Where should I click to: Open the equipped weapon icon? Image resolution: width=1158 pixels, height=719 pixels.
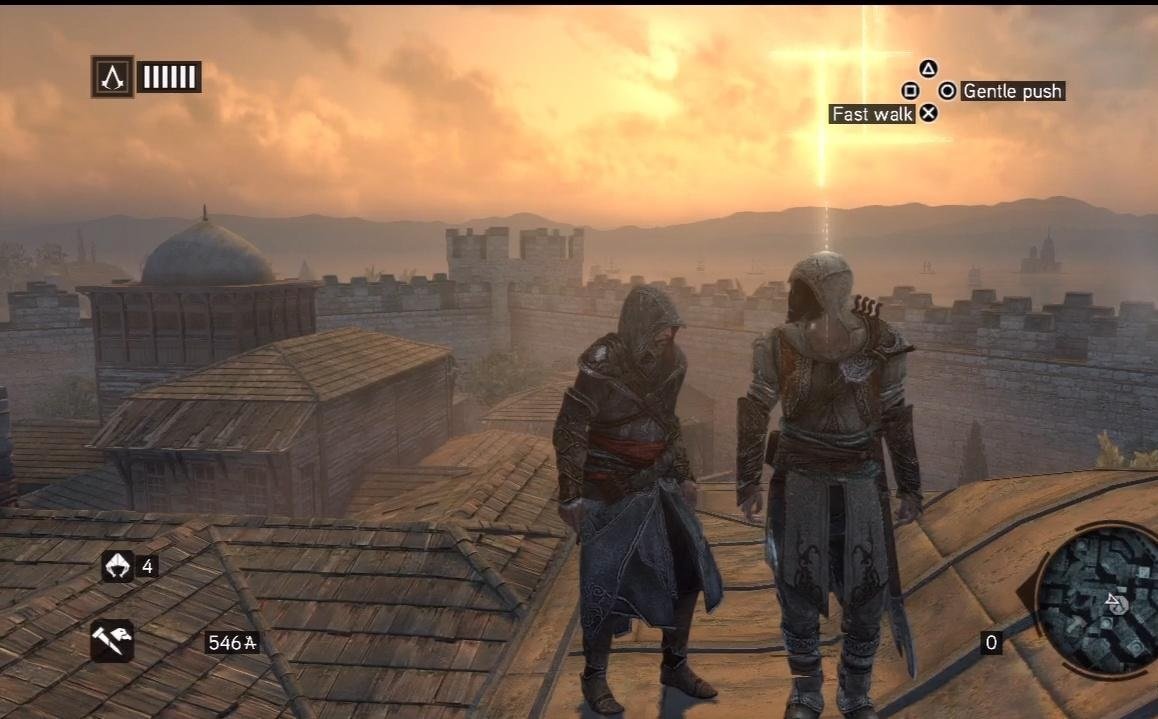coord(111,641)
